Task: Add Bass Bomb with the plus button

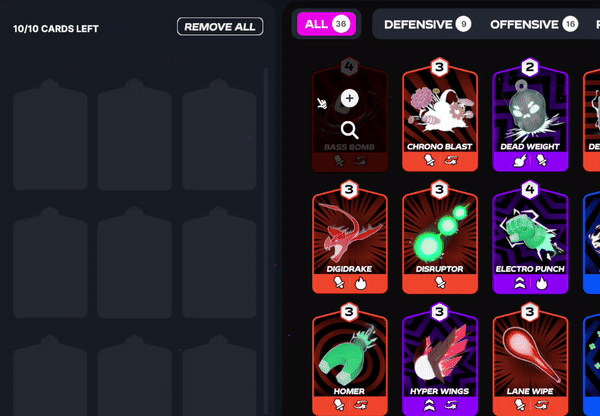Action: [x=349, y=98]
